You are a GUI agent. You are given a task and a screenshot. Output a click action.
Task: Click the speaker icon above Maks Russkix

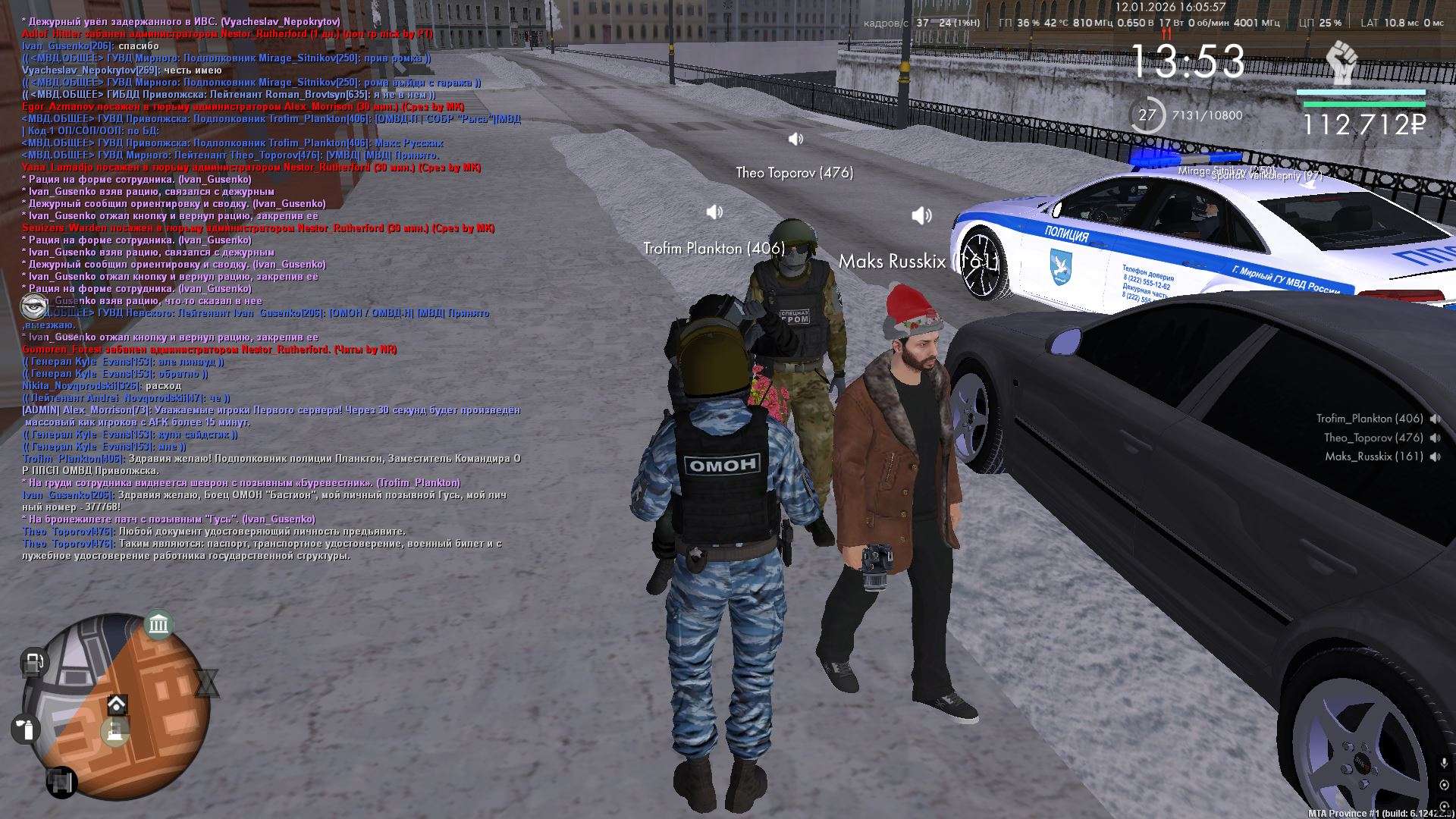pos(921,216)
